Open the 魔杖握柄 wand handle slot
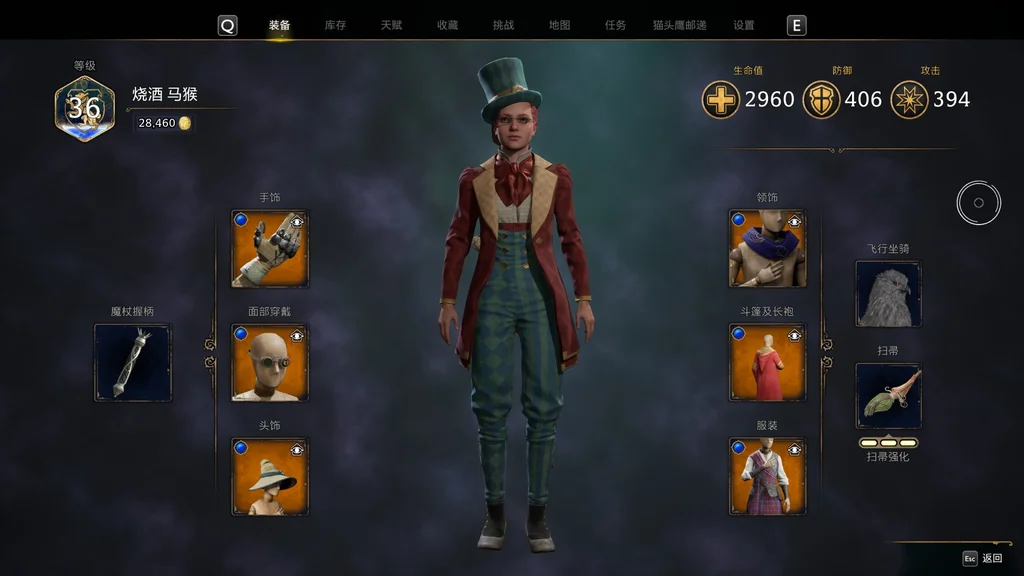The image size is (1024, 576). pos(132,362)
